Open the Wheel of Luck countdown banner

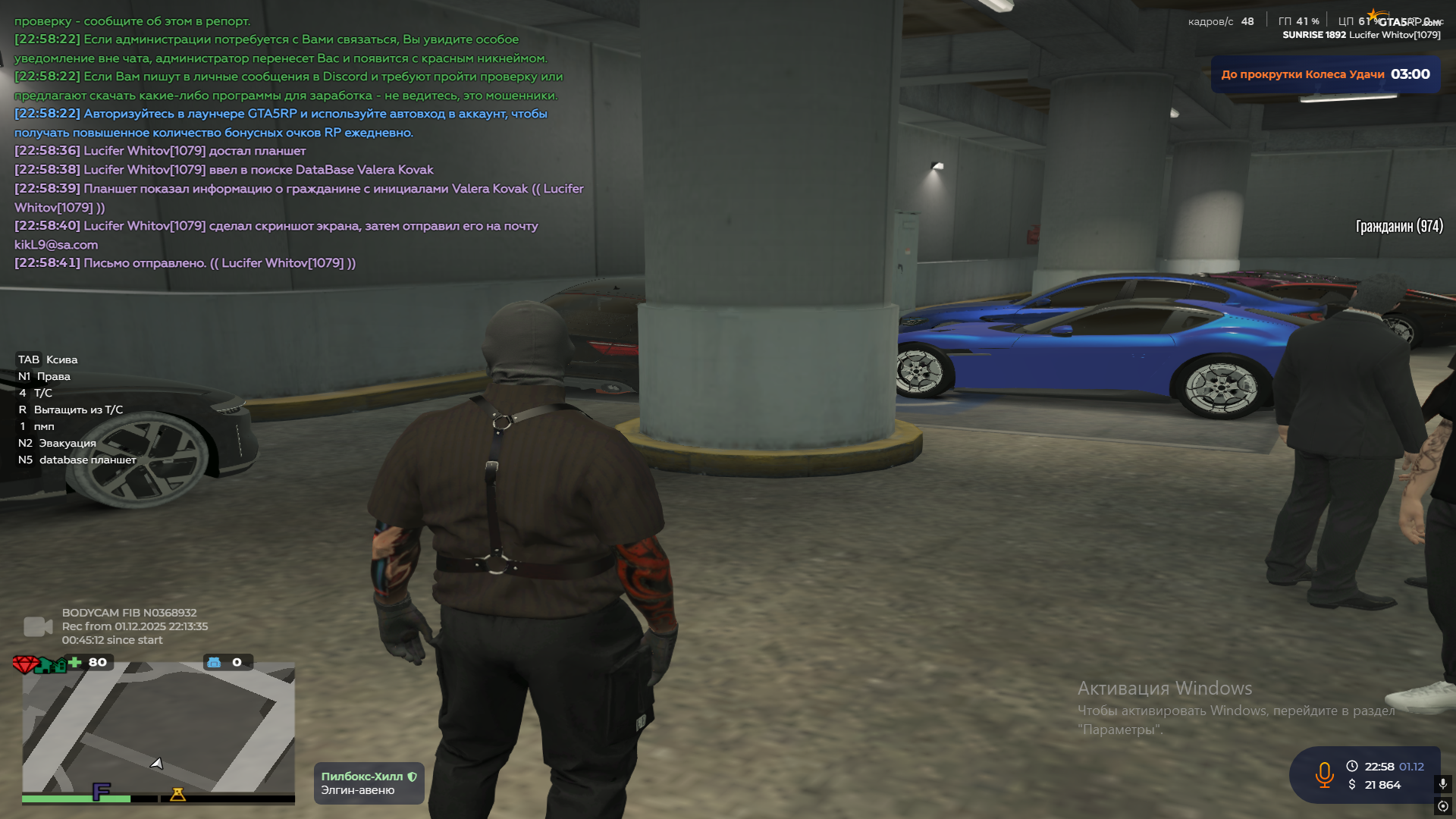1325,74
